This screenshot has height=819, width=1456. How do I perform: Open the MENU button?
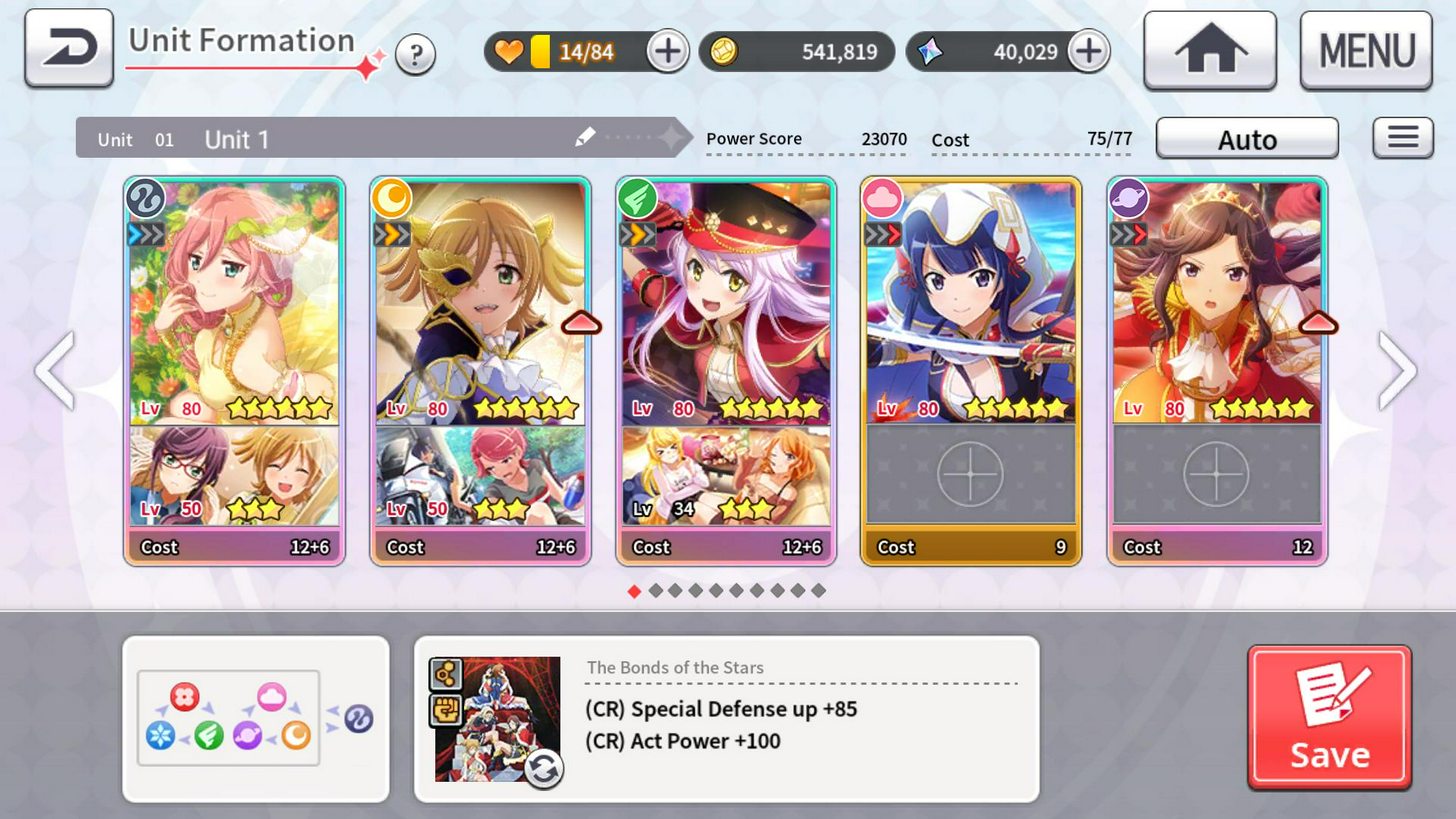pyautogui.click(x=1365, y=51)
